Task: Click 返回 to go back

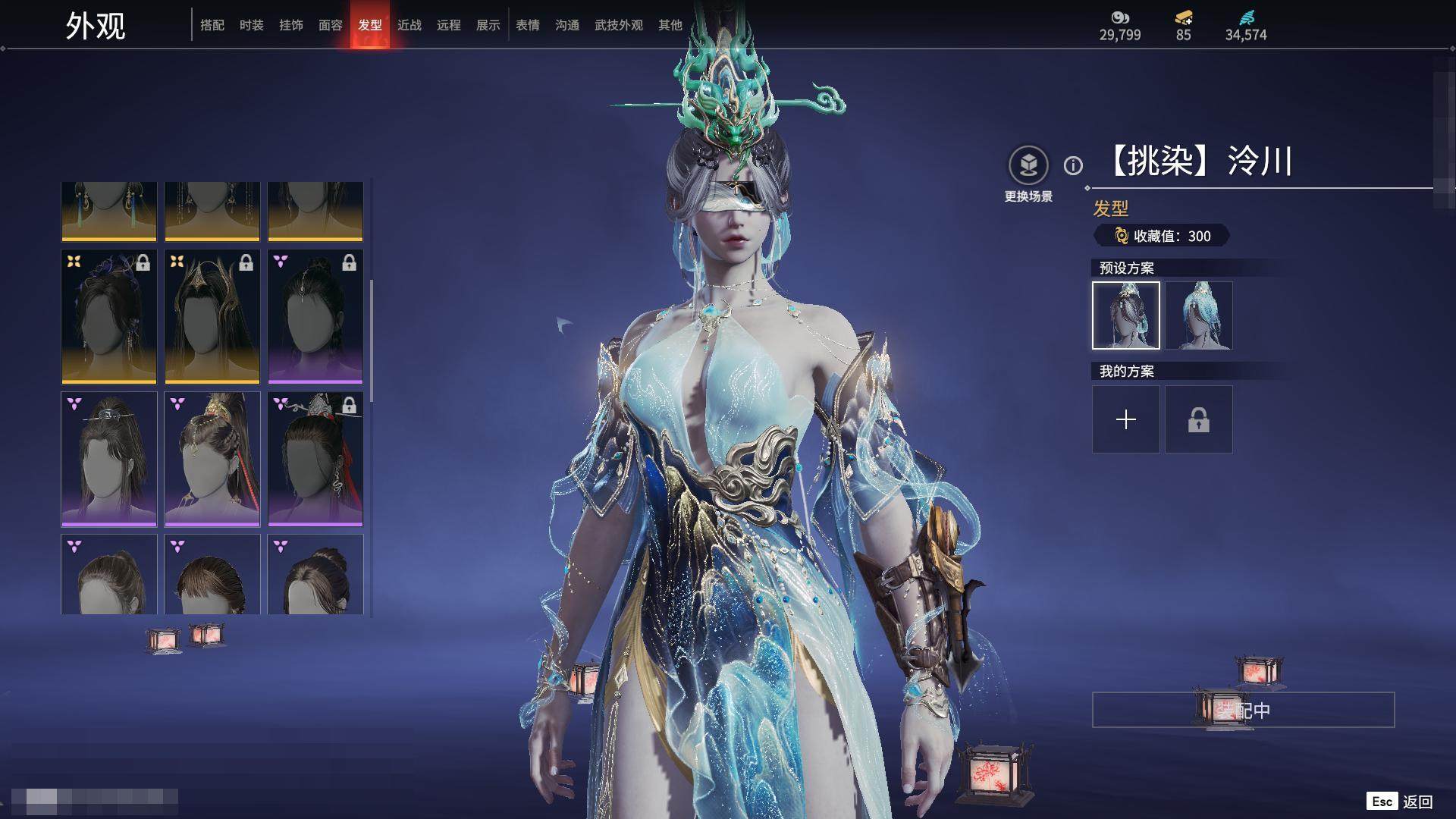Action: click(x=1417, y=802)
